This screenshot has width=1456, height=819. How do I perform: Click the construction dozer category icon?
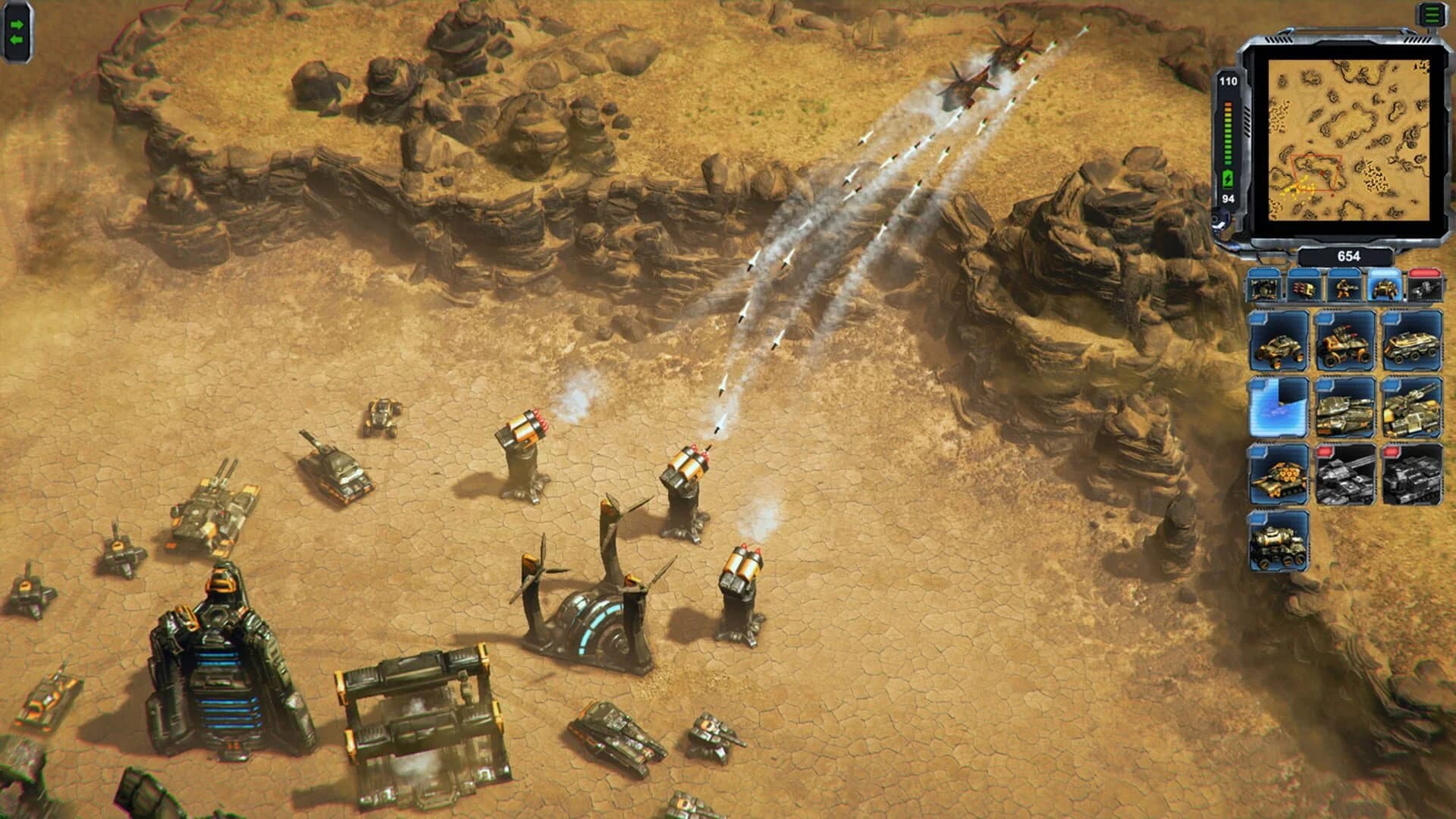1263,288
